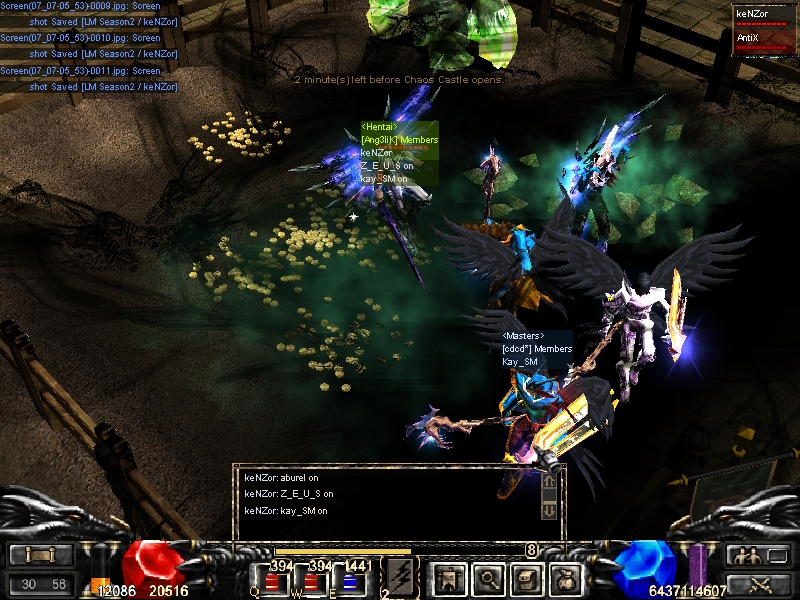Open the treasure chest button
Image resolution: width=800 pixels, height=600 pixels.
[x=527, y=578]
